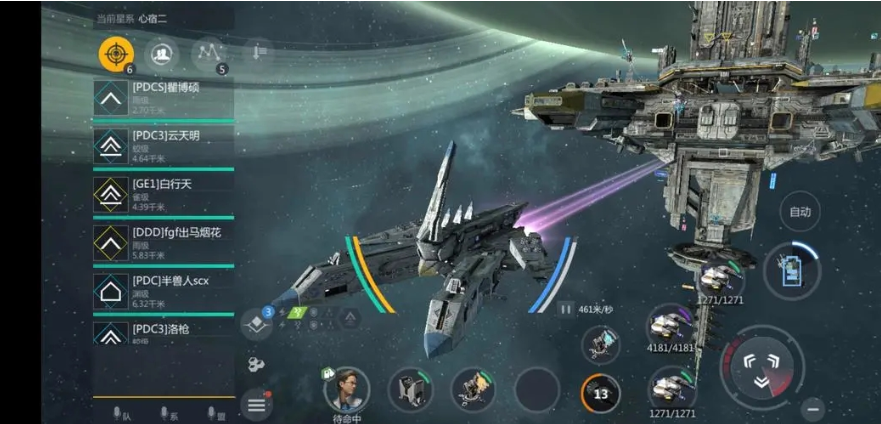Click the 自动 auto button

click(x=799, y=211)
